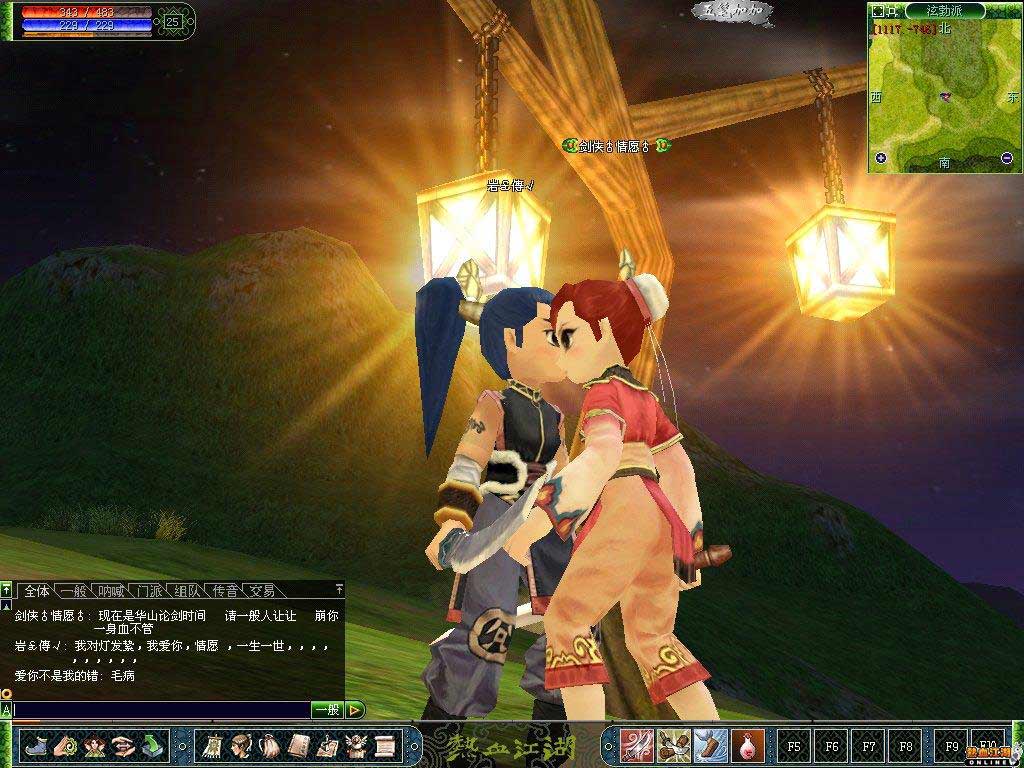
Task: Select the 门派 faction chat tab
Action: tap(150, 591)
